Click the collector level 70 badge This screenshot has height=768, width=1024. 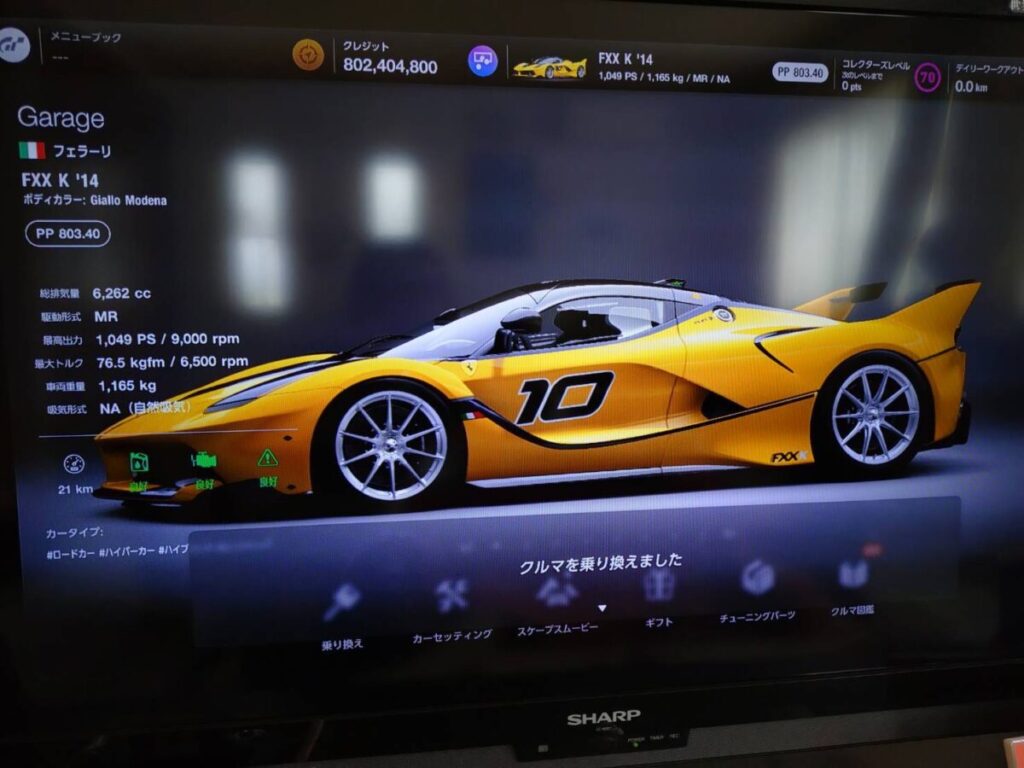point(927,78)
